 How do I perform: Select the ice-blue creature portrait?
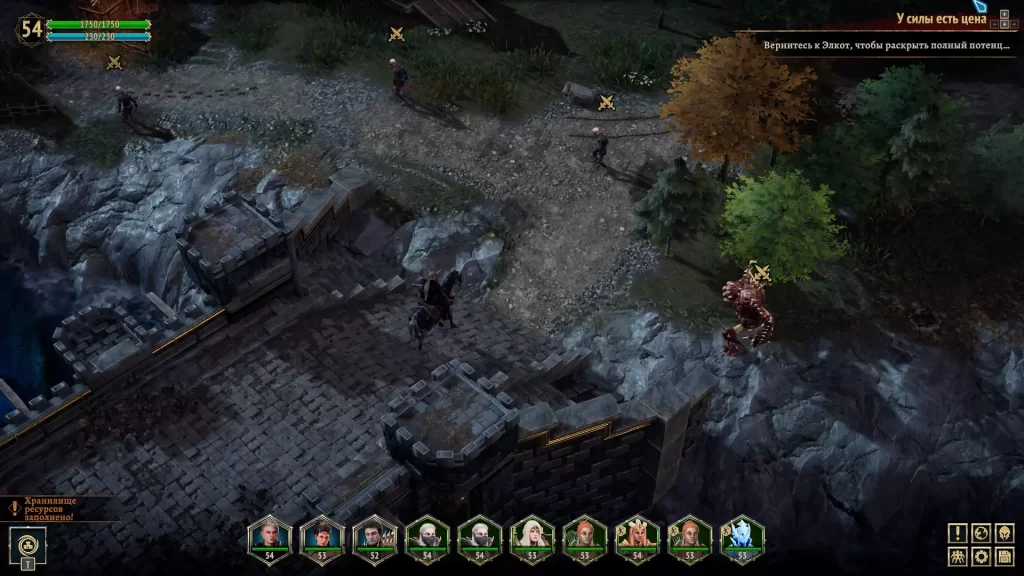[741, 537]
